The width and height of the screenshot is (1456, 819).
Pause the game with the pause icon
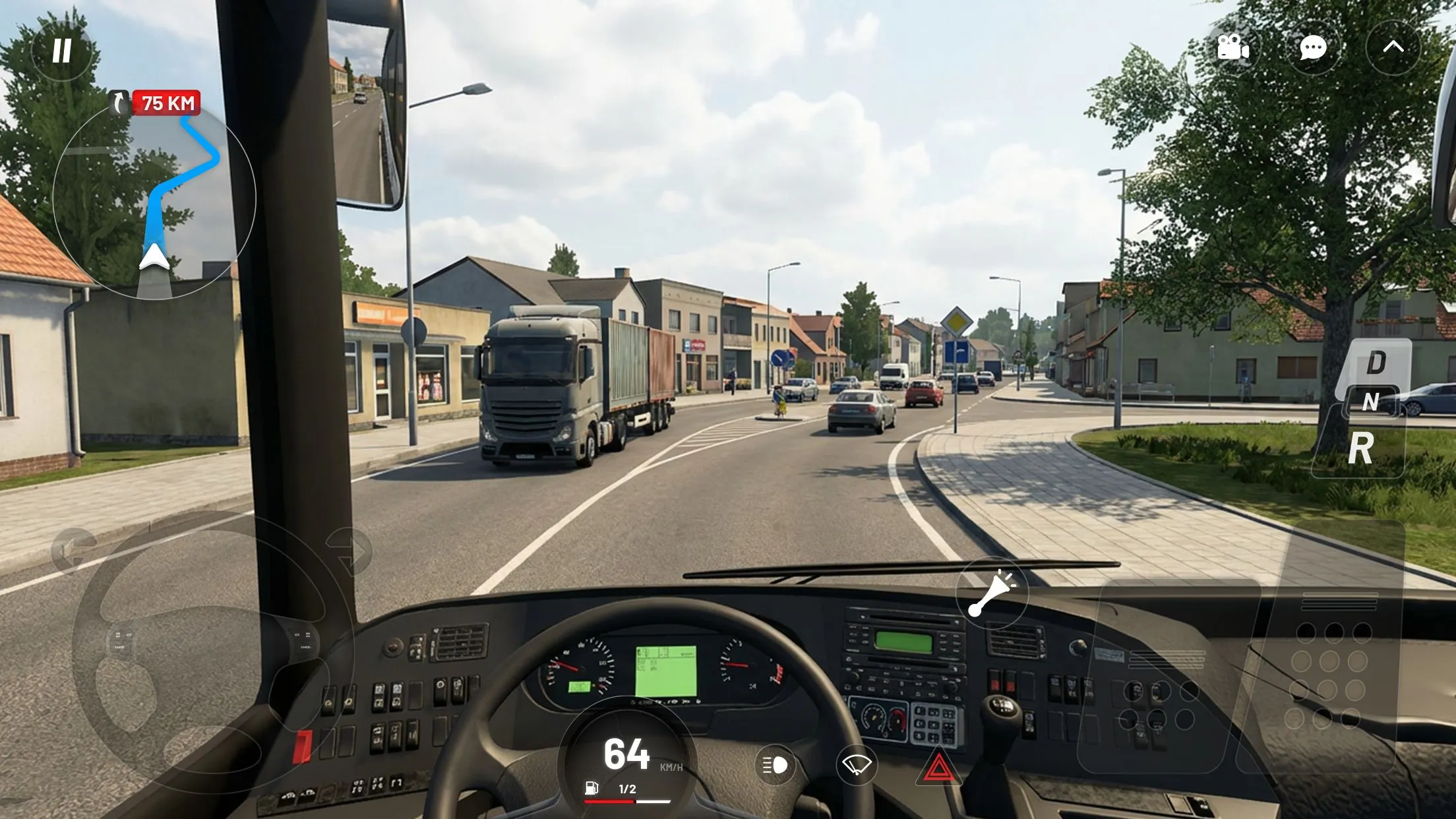(x=62, y=50)
